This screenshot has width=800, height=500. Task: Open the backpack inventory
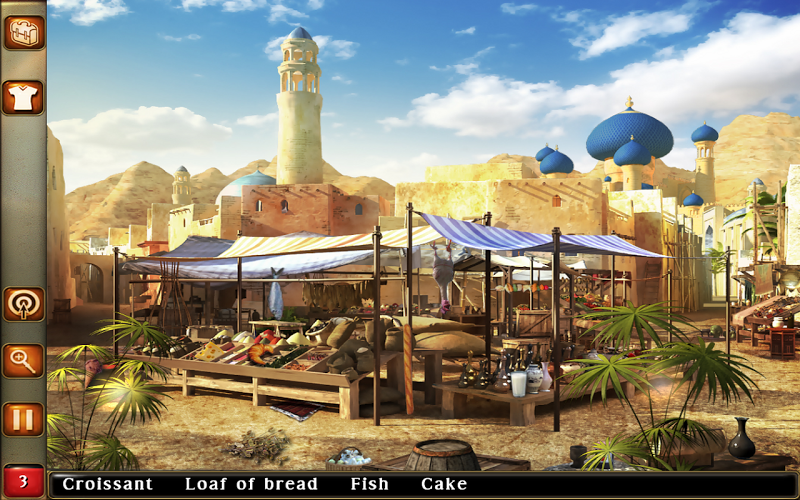(x=23, y=32)
